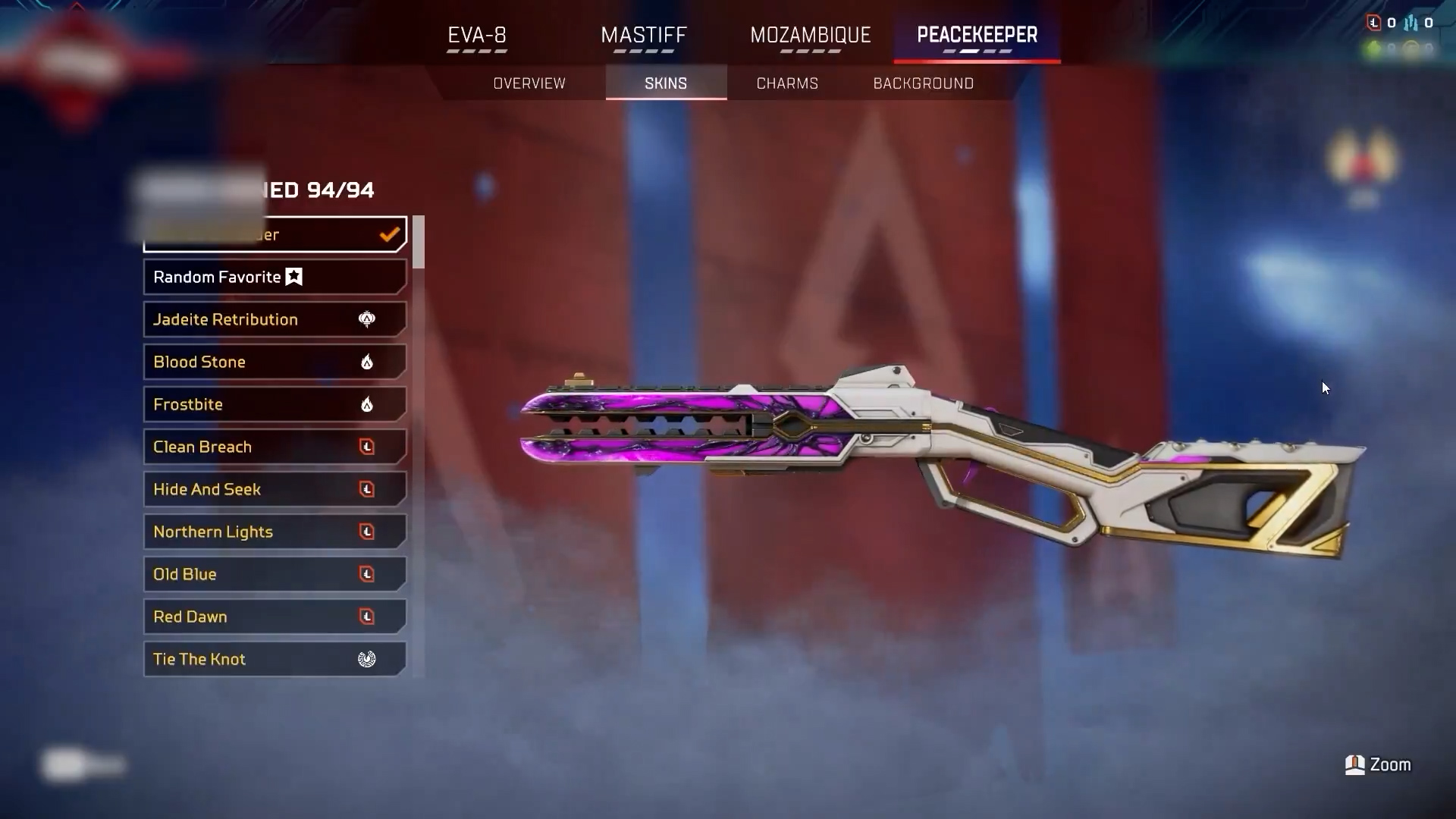Pick the Frostbite skin

275,404
